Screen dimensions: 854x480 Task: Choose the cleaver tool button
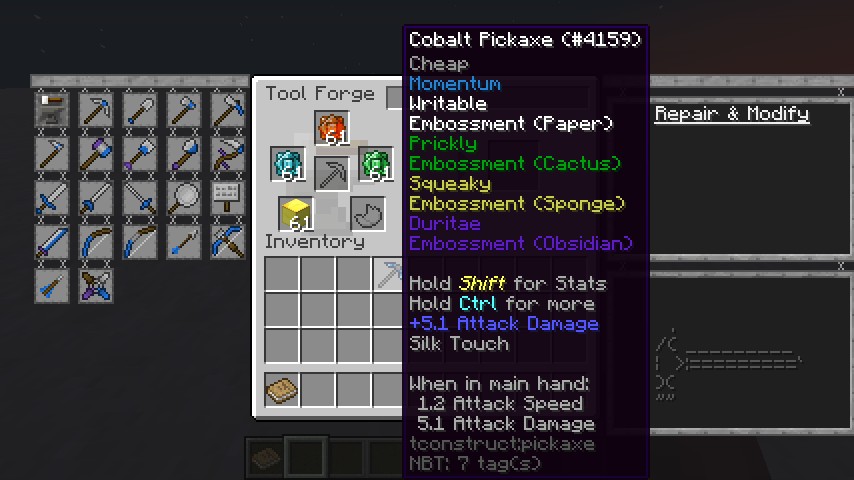[52, 240]
